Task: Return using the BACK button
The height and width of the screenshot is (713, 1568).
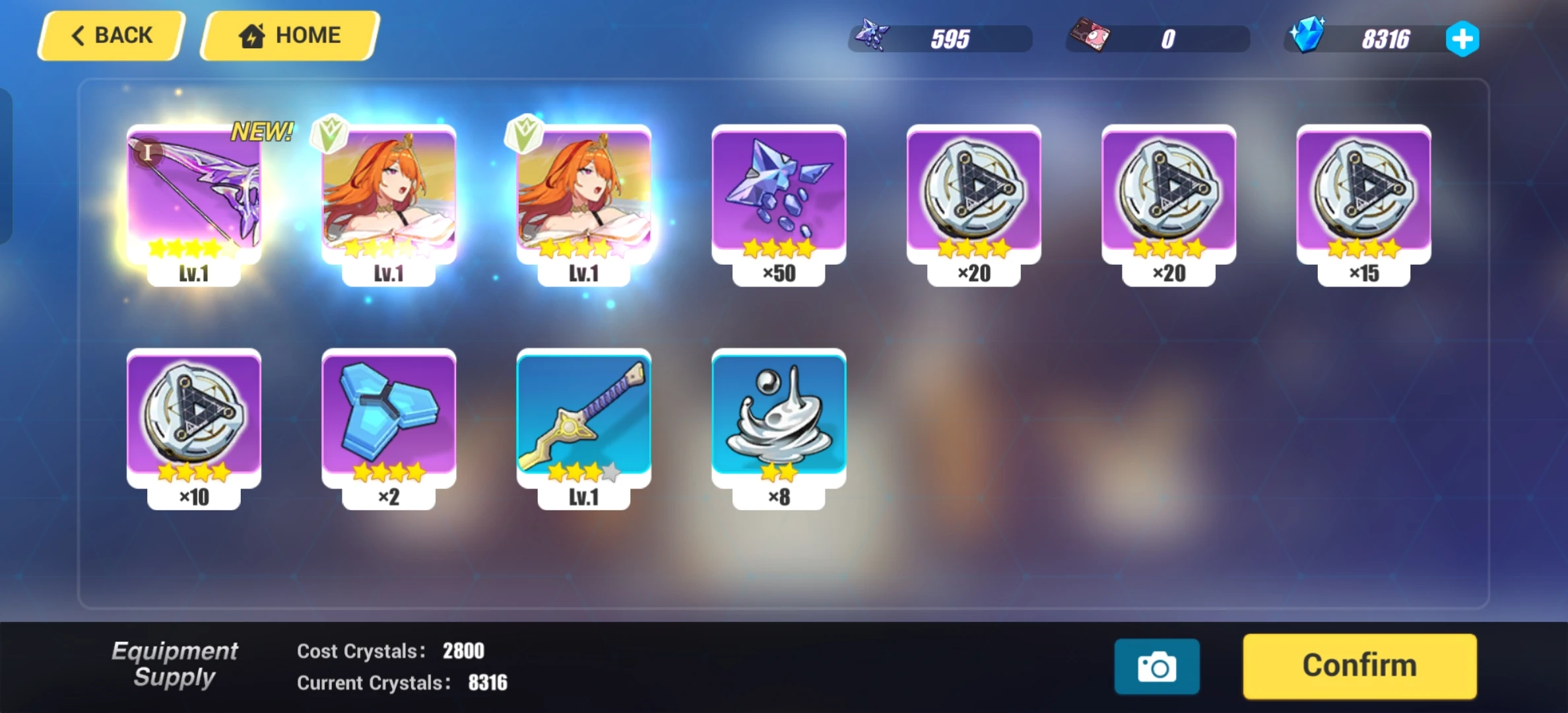Action: point(111,35)
